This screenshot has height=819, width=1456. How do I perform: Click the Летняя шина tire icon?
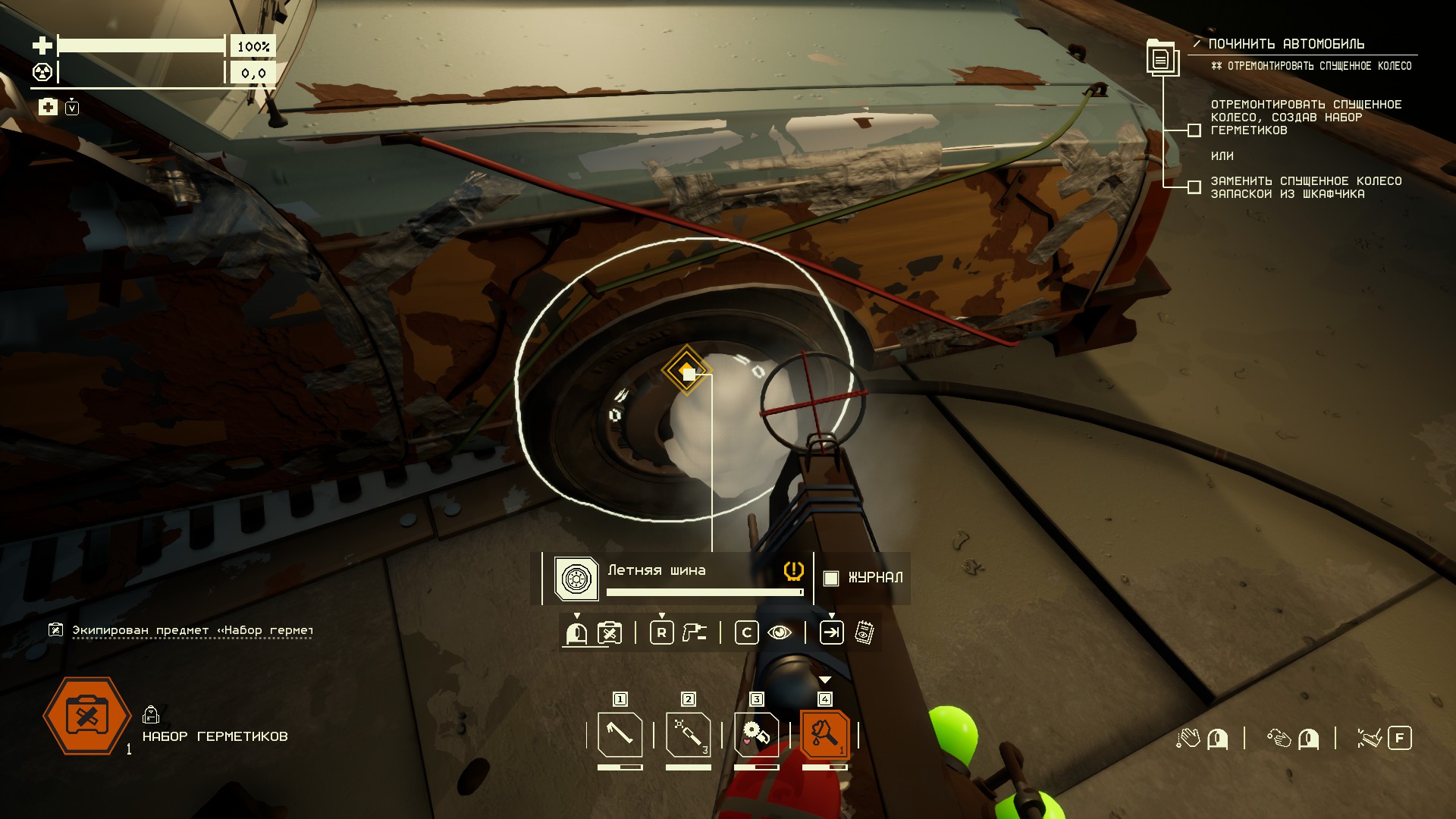[576, 579]
